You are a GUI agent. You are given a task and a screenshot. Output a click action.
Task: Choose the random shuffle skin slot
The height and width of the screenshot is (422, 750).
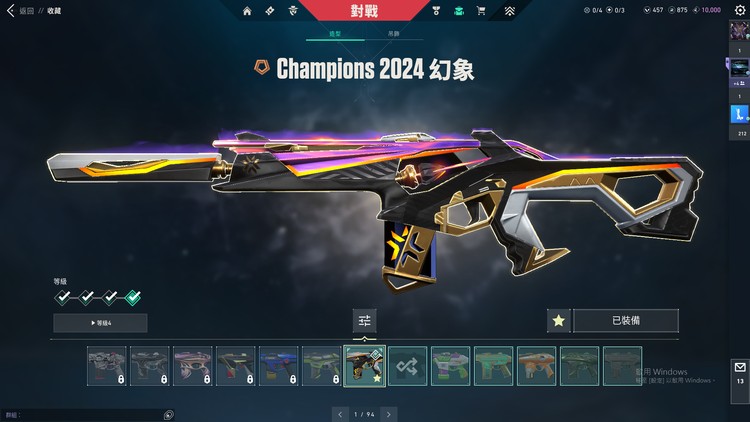point(407,365)
